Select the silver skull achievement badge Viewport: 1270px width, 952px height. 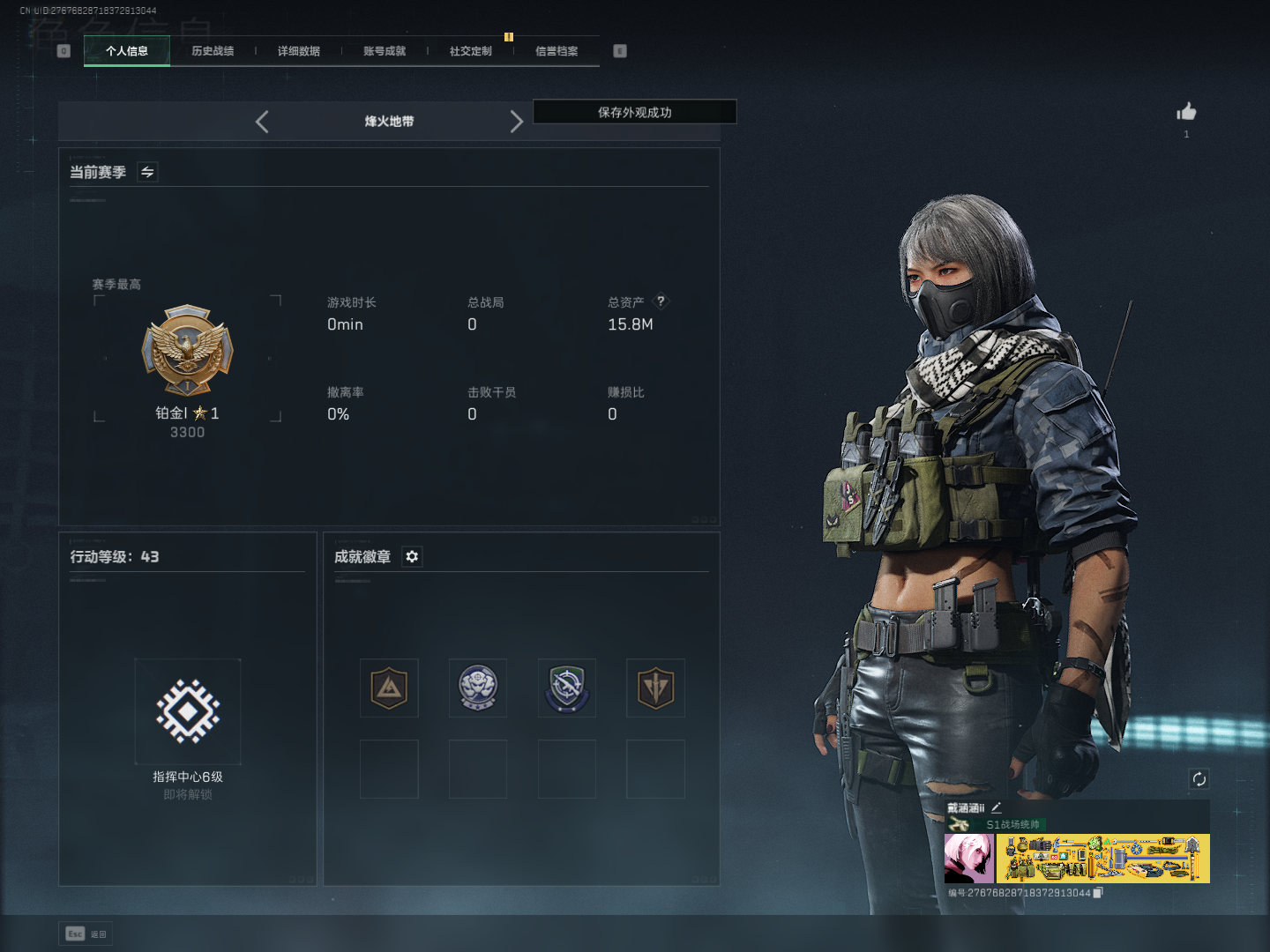[x=478, y=688]
